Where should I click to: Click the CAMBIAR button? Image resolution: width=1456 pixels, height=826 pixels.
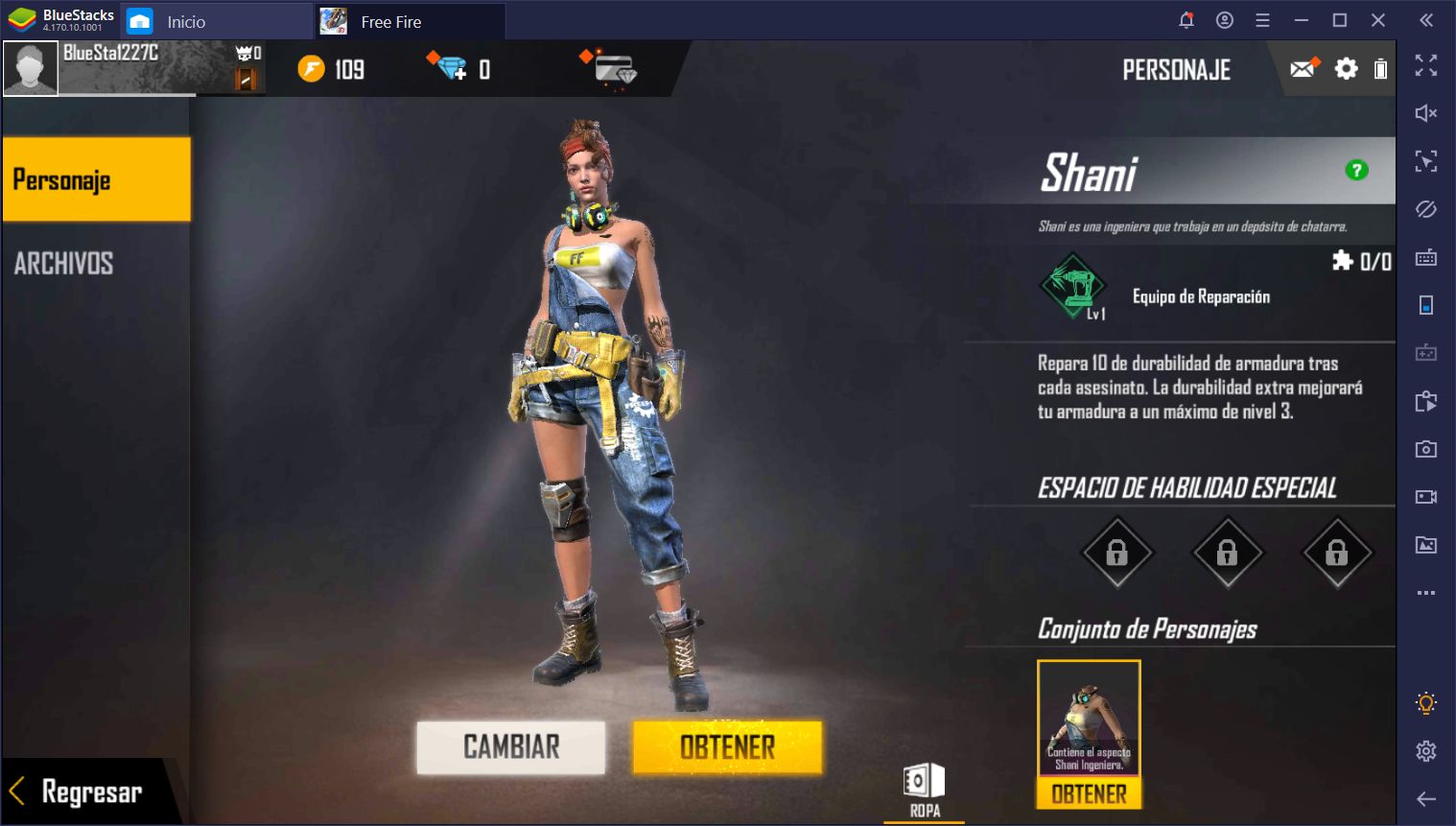[510, 746]
